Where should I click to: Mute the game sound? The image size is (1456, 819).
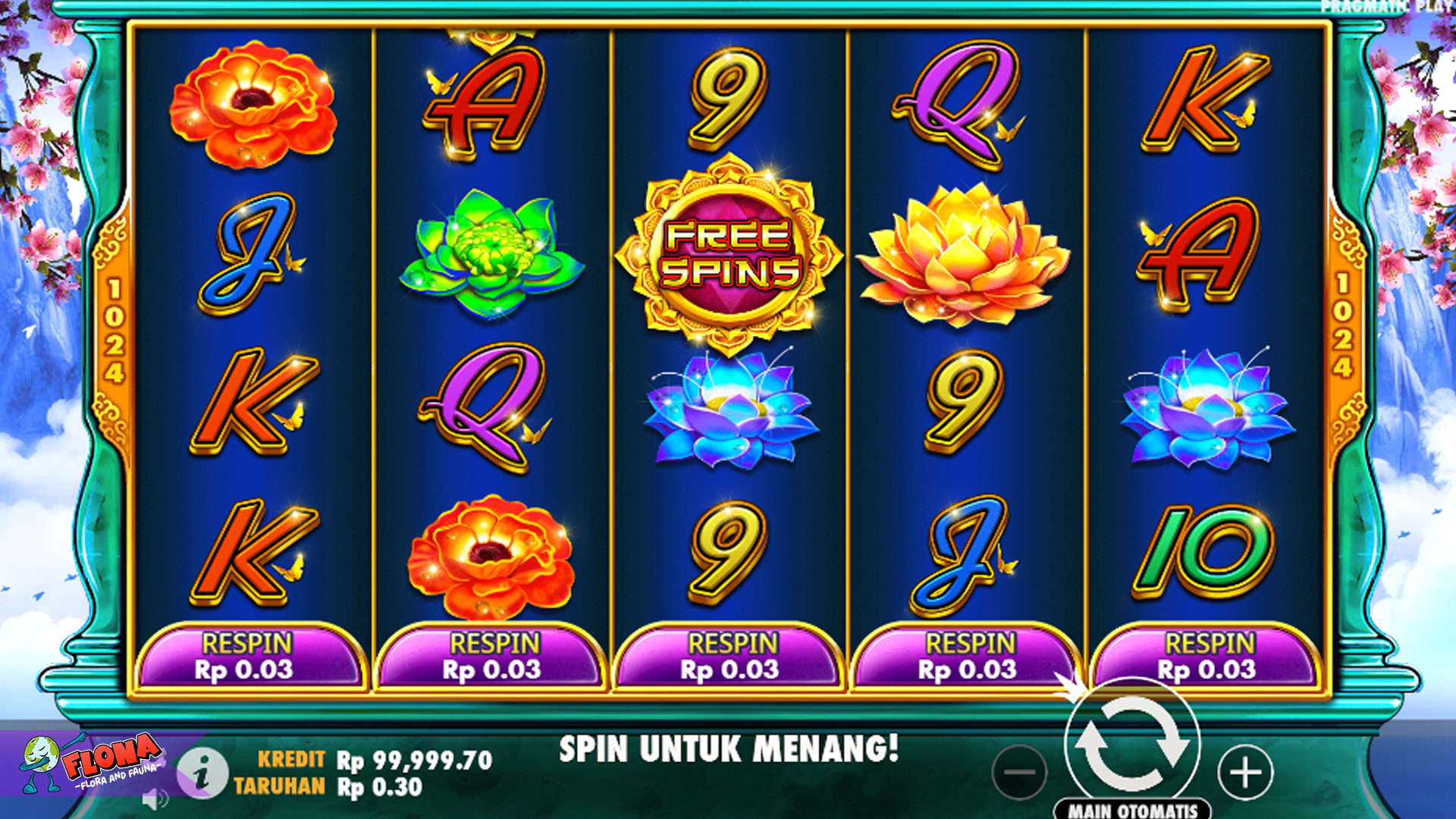(x=155, y=798)
